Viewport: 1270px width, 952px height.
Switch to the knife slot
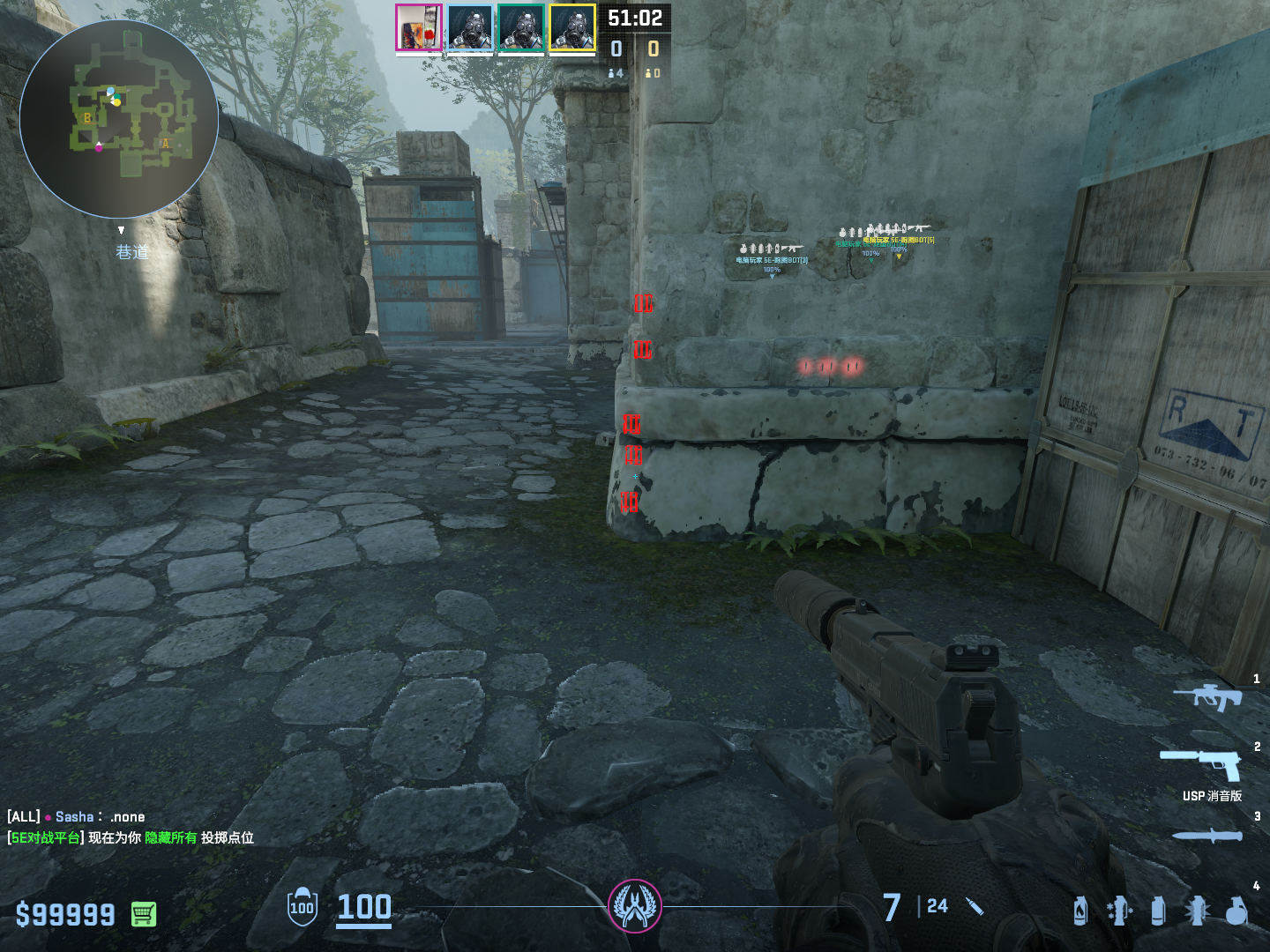1206,835
